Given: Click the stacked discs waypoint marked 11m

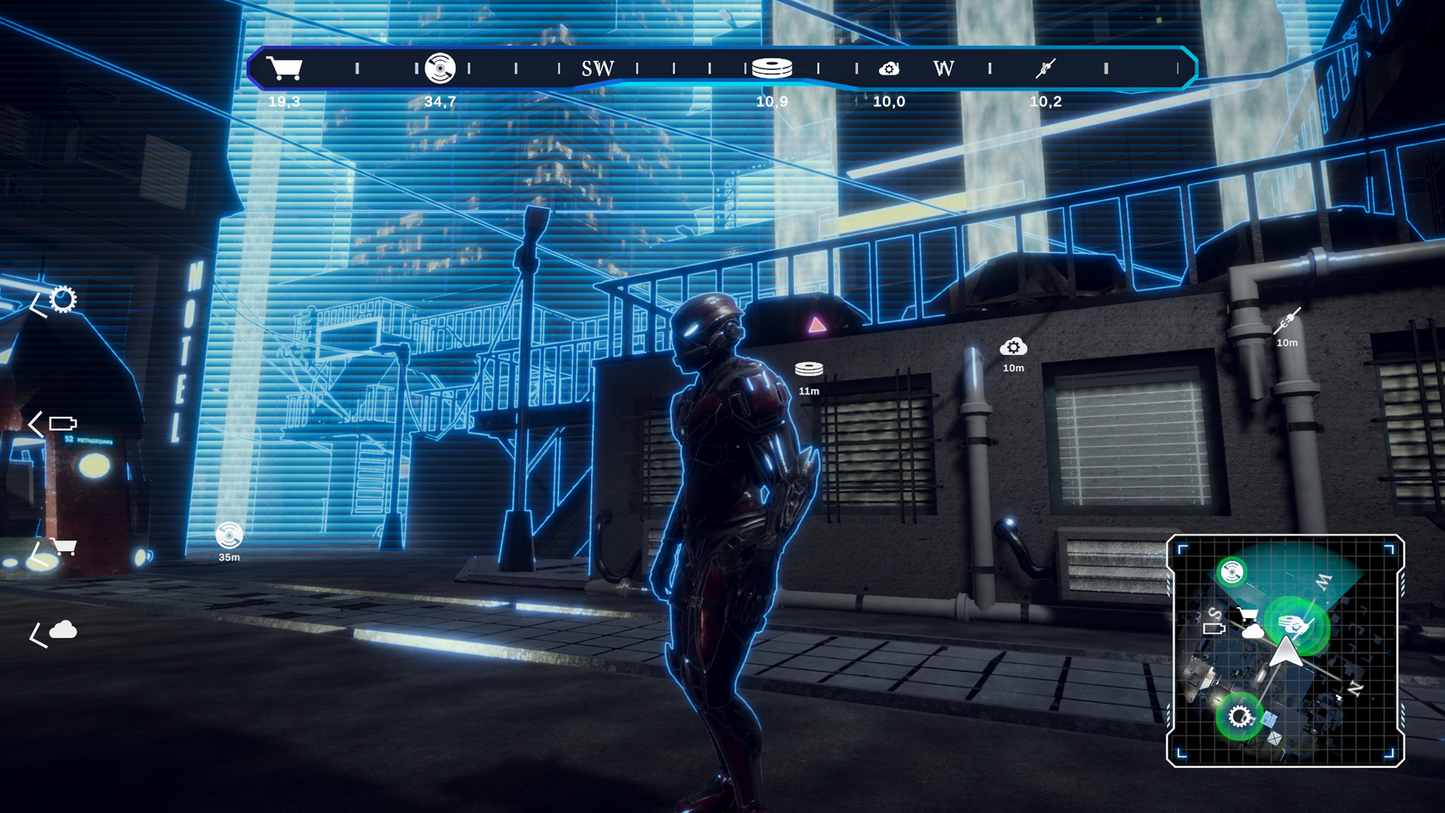Looking at the screenshot, I should coord(809,370).
